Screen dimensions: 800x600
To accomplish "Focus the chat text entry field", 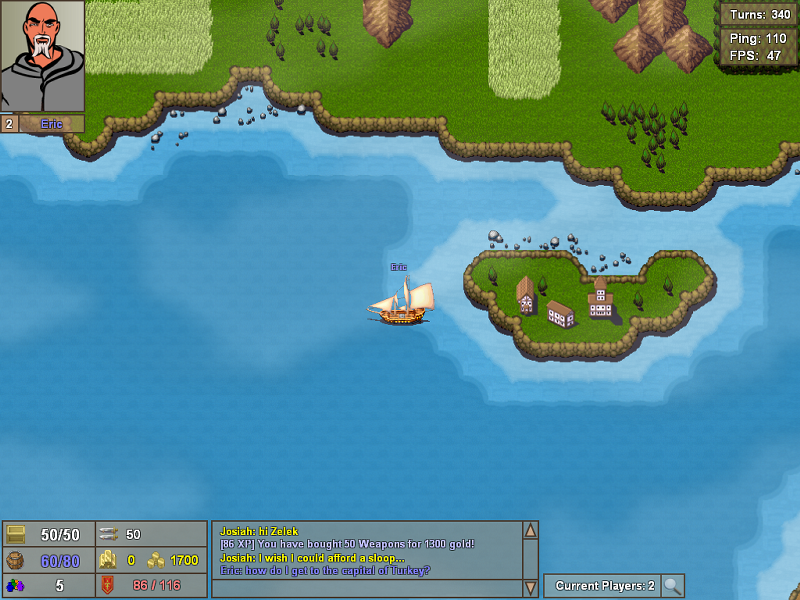I will tap(366, 588).
